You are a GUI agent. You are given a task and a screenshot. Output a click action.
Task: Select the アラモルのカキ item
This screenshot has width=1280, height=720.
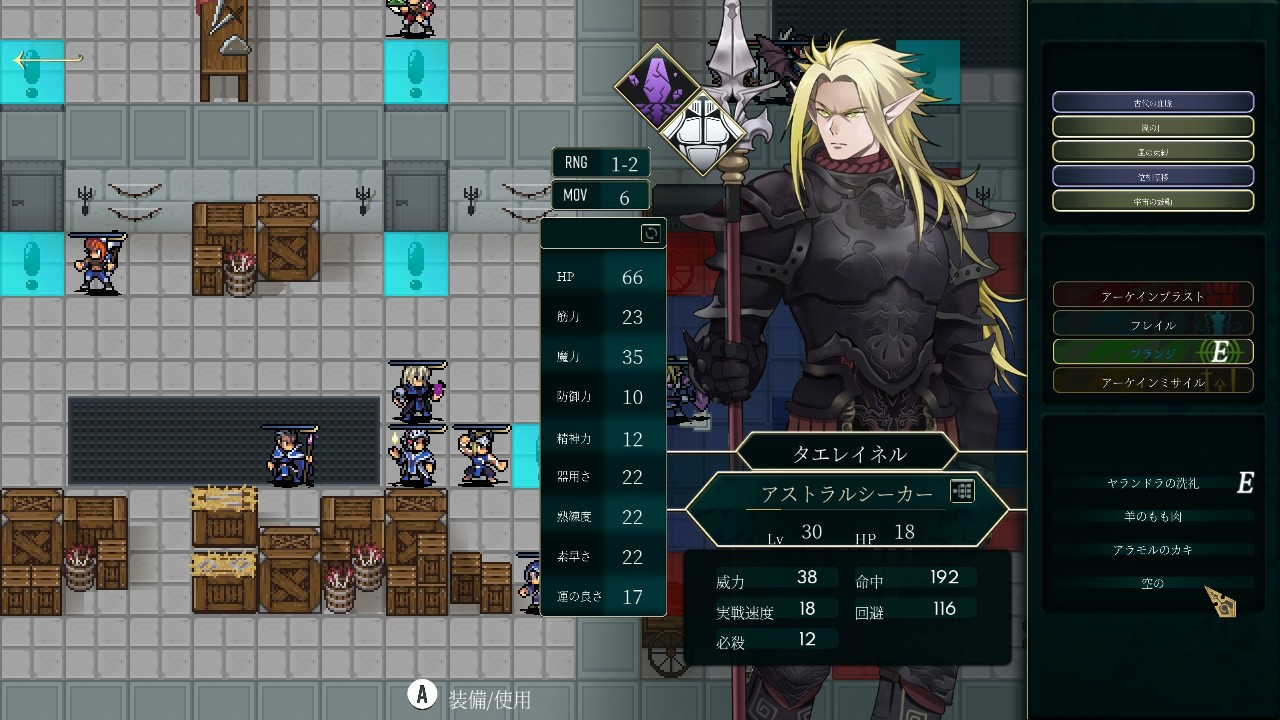click(x=1152, y=550)
